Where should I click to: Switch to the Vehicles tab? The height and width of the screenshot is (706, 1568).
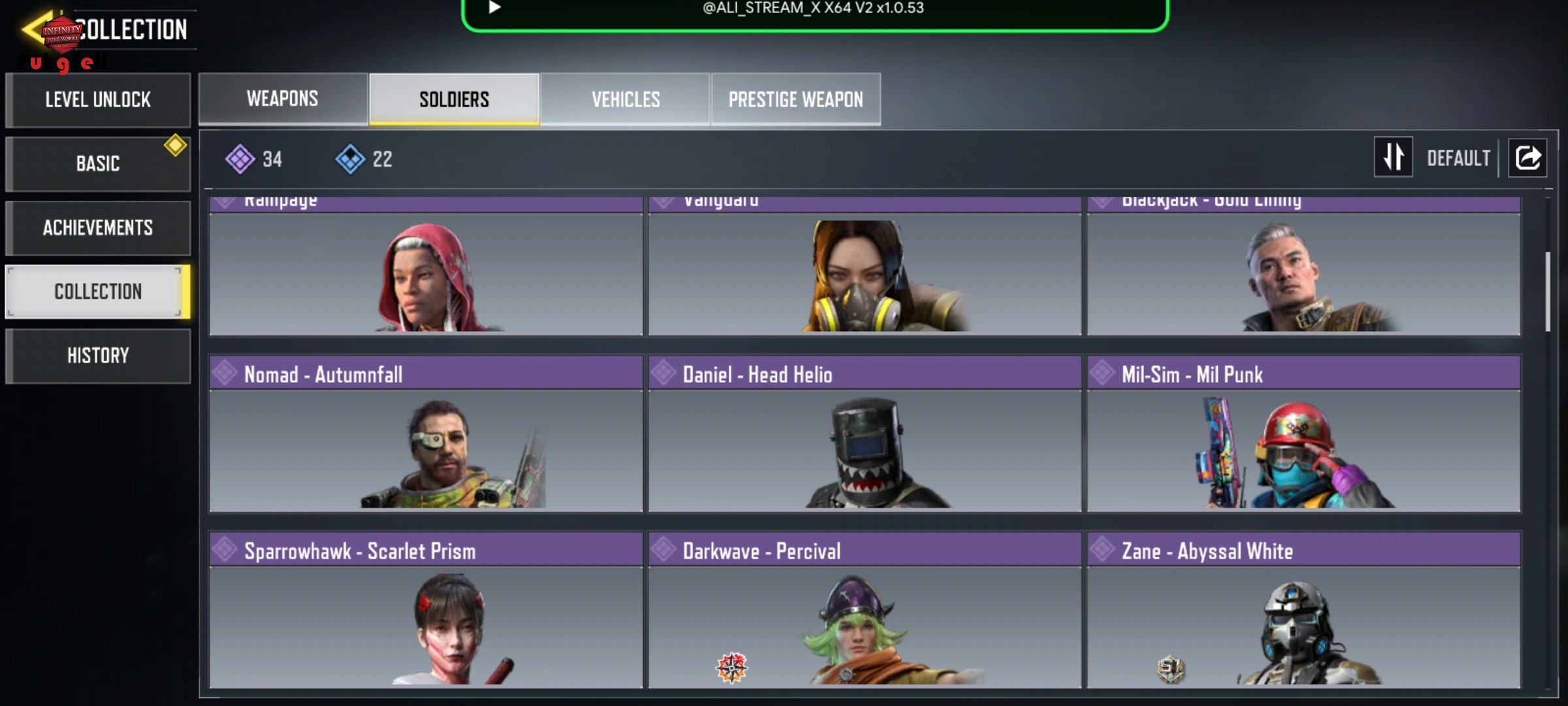625,99
